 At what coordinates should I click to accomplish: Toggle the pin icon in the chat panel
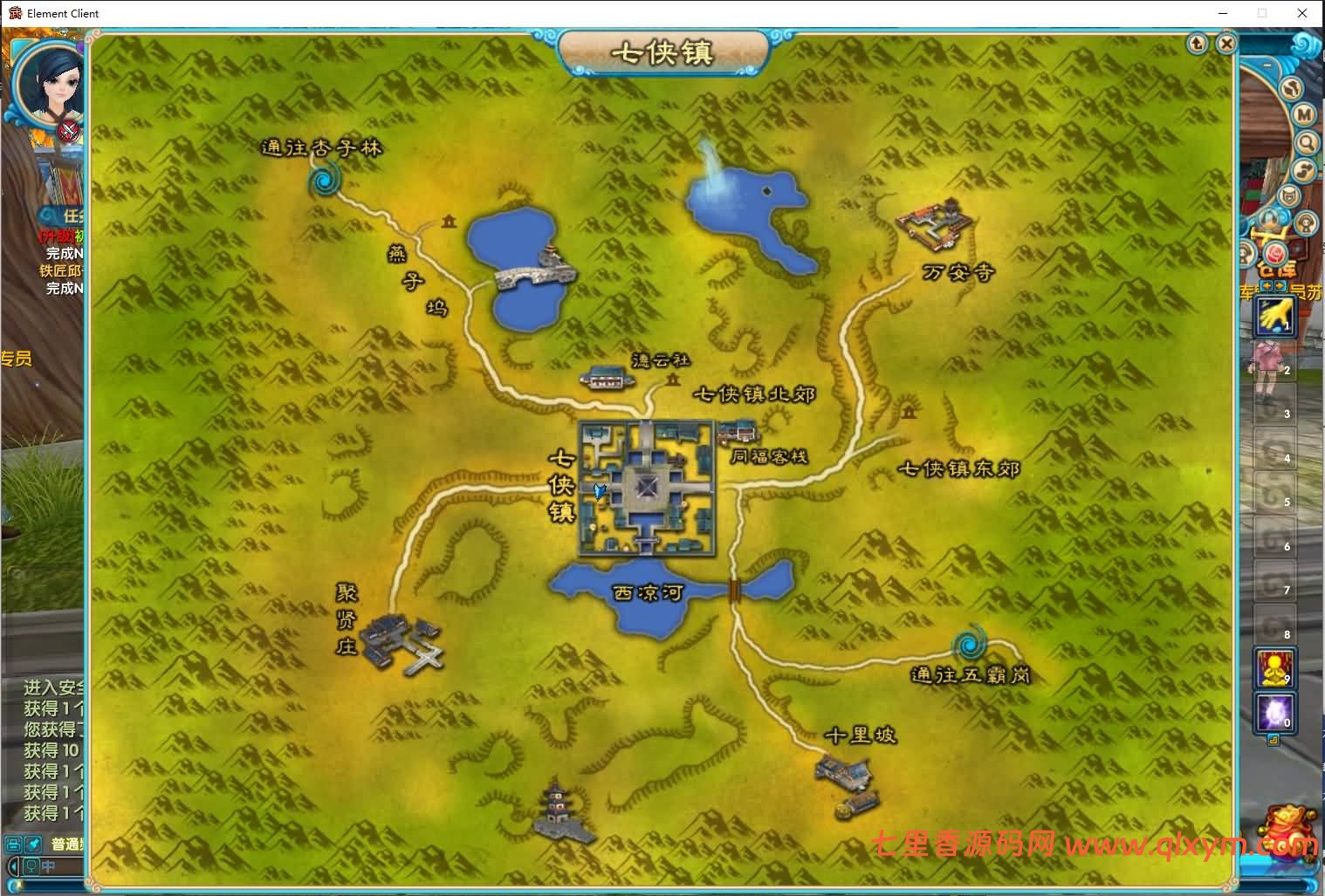coord(32,845)
